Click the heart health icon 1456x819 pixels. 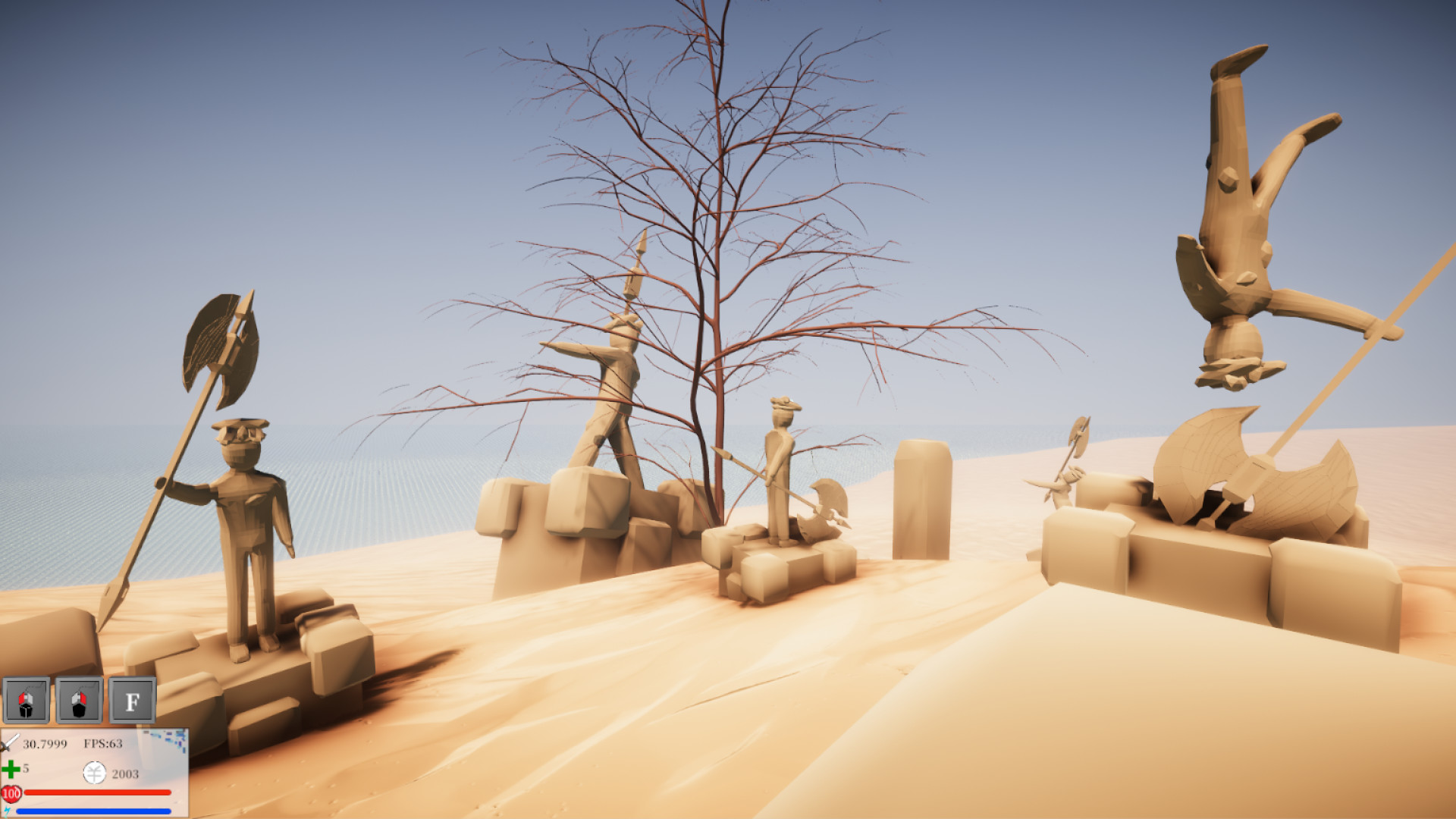(x=11, y=793)
